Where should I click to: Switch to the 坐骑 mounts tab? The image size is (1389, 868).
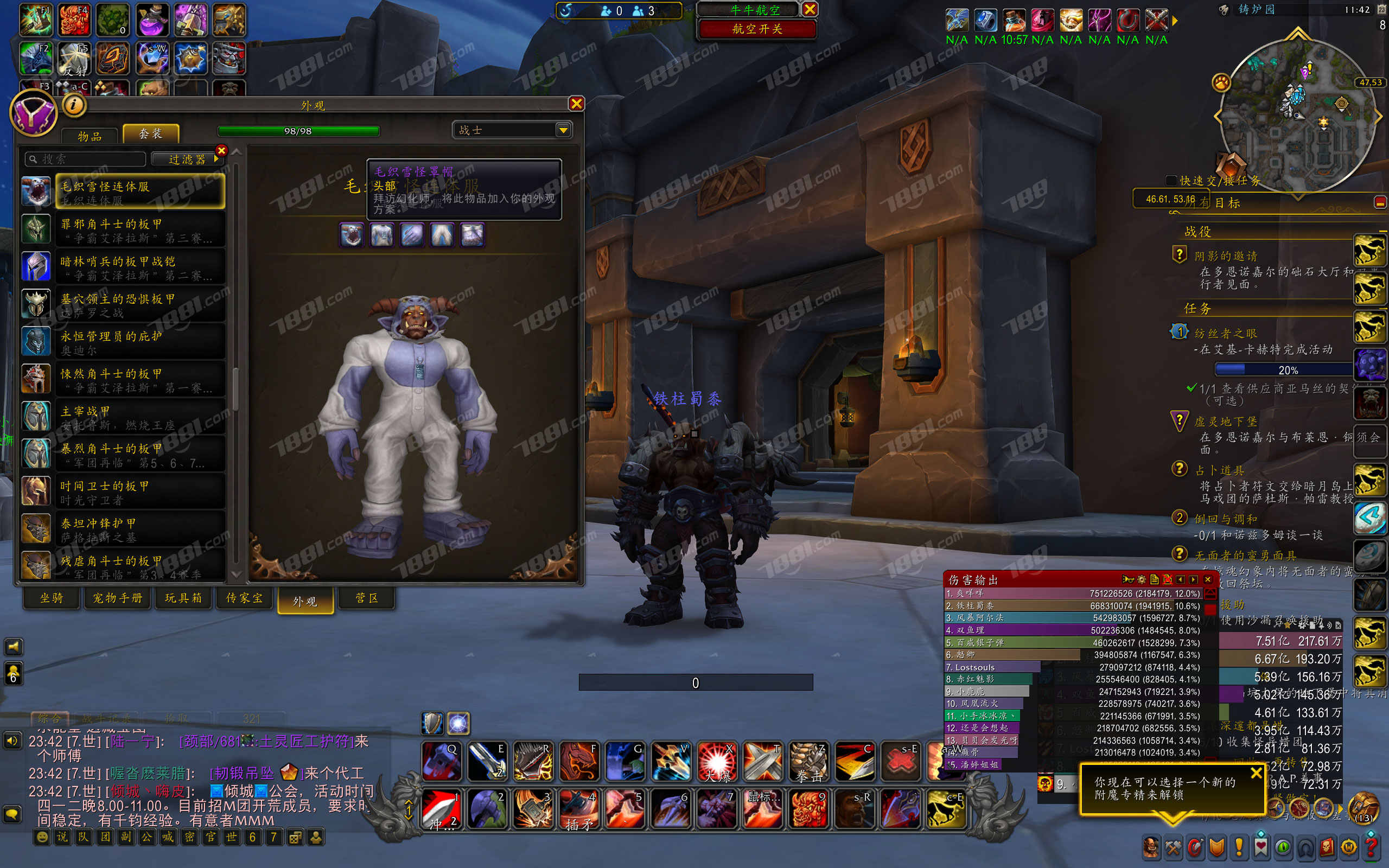coord(52,598)
